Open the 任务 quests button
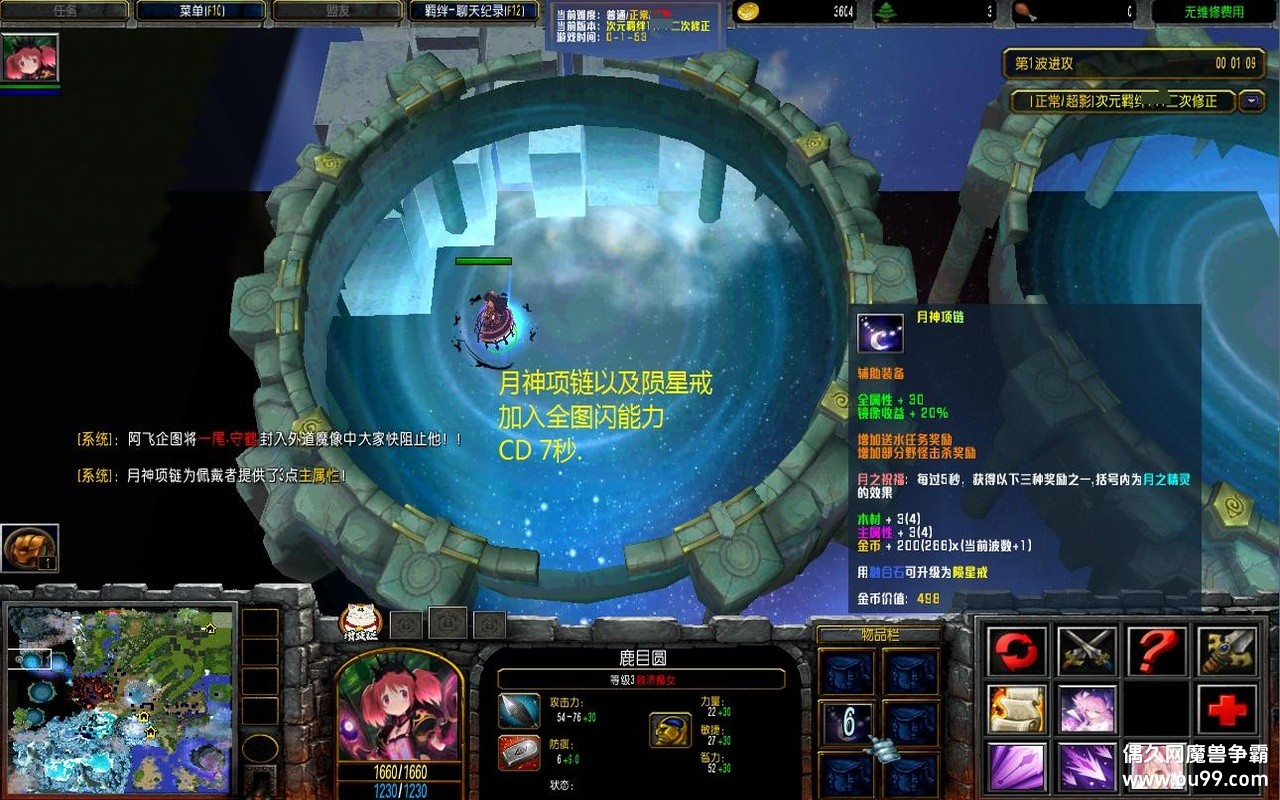1280x800 pixels. [x=65, y=11]
